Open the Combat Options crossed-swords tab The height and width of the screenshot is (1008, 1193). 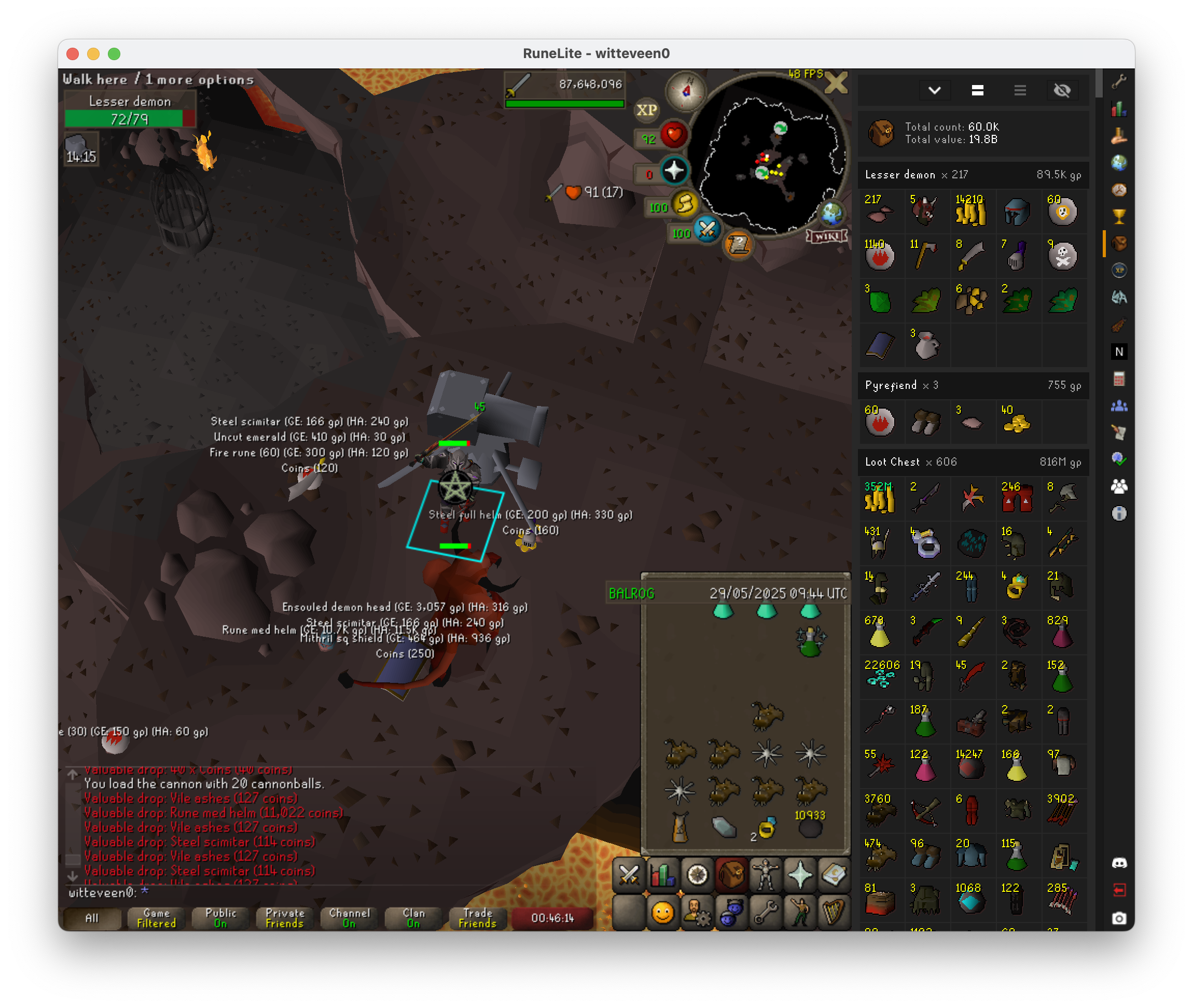pyautogui.click(x=629, y=875)
